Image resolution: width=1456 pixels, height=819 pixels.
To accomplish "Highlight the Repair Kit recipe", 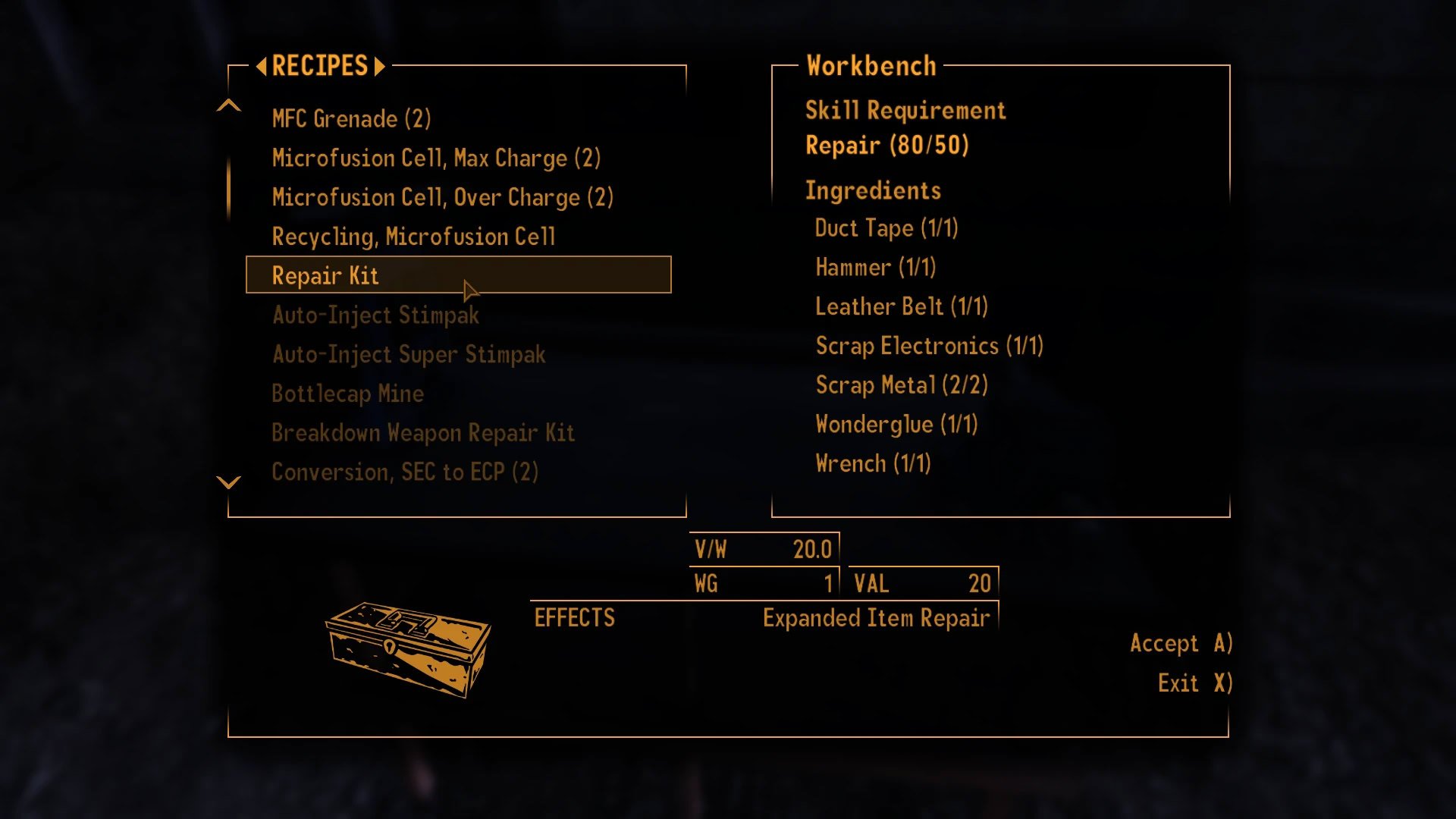I will pos(458,275).
